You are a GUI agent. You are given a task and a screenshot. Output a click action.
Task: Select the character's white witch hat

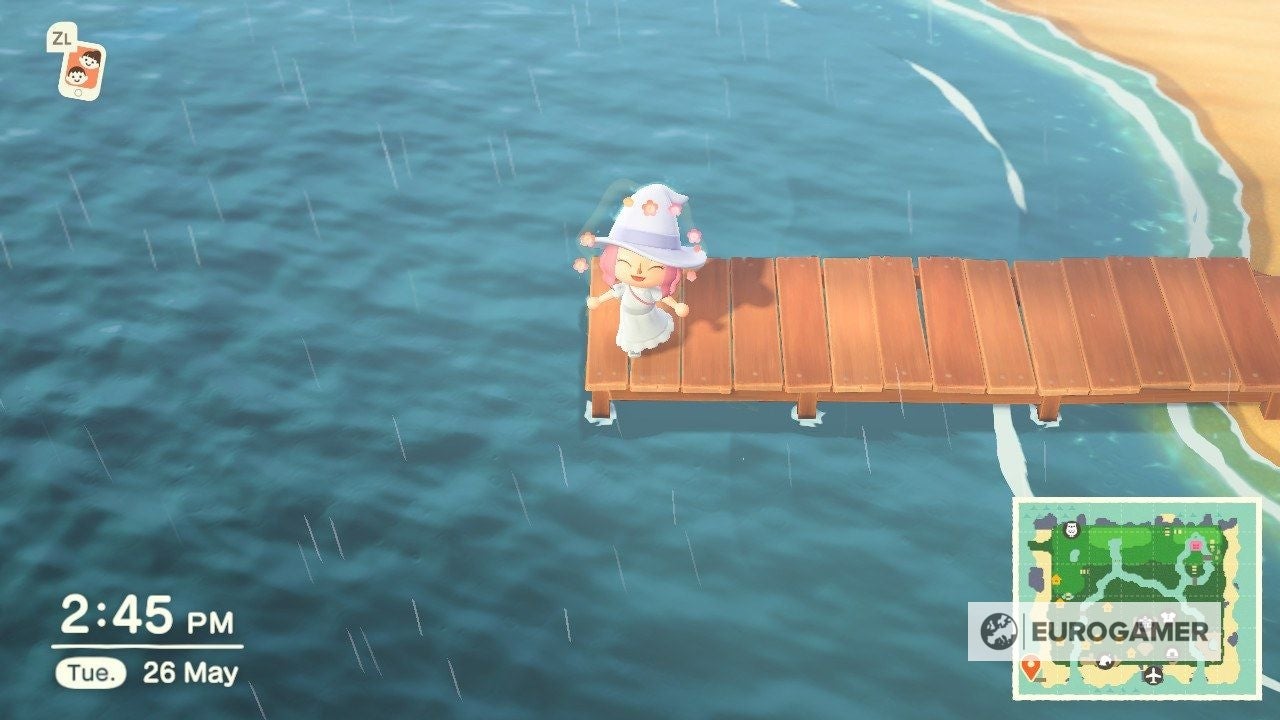click(x=648, y=220)
